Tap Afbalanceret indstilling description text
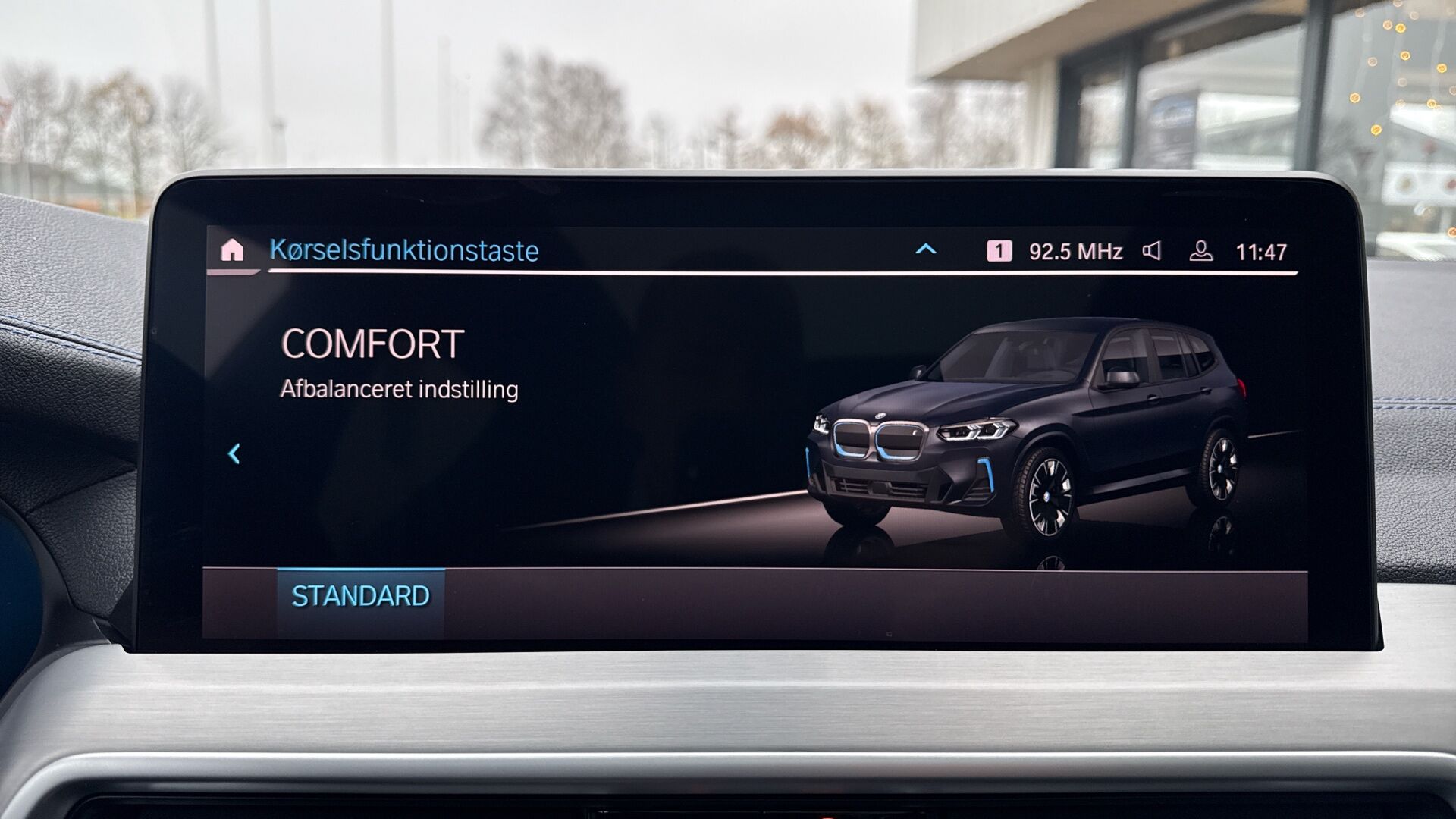The width and height of the screenshot is (1456, 819). [x=397, y=391]
